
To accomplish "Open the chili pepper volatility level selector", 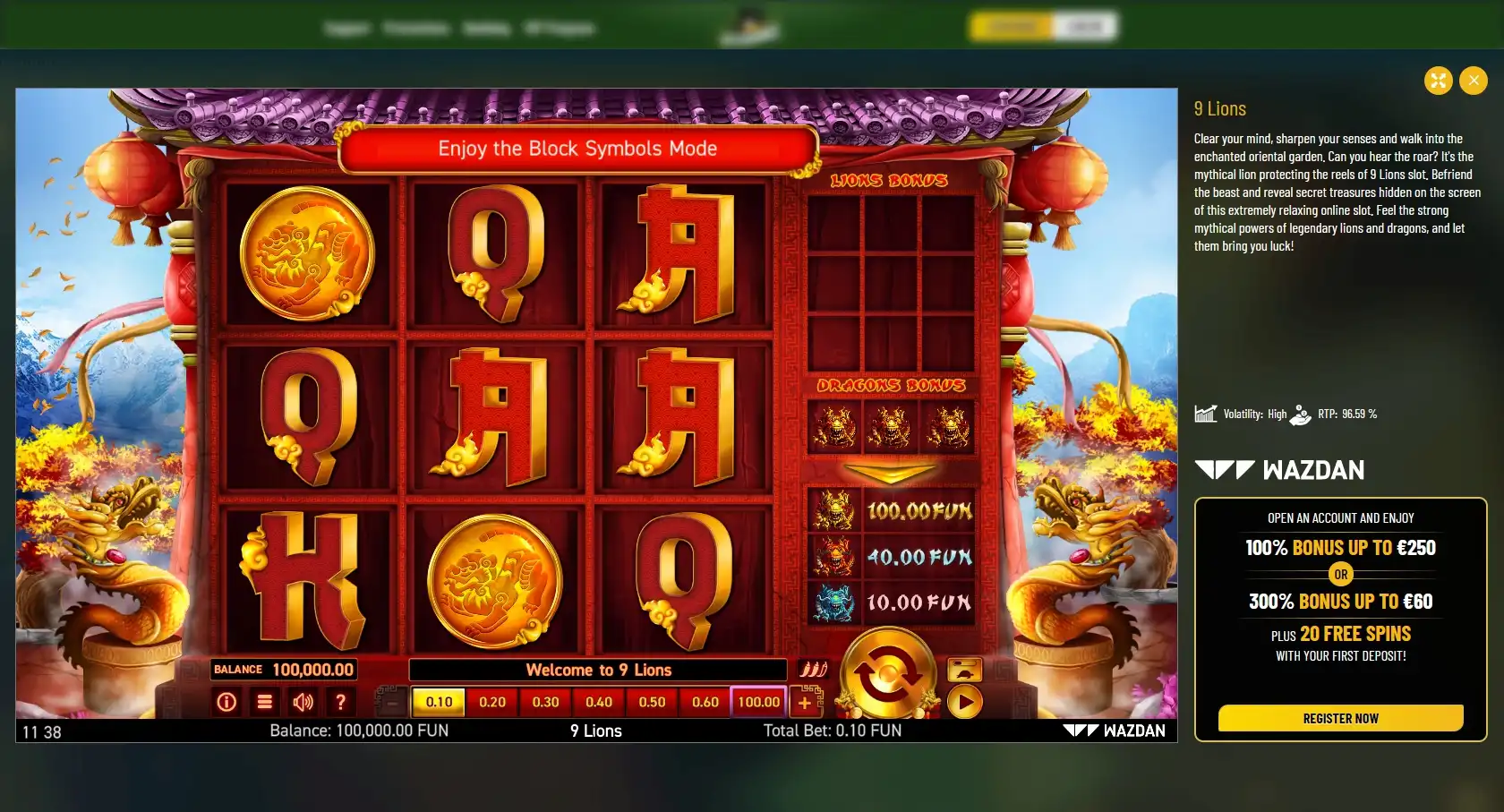I will click(x=813, y=670).
